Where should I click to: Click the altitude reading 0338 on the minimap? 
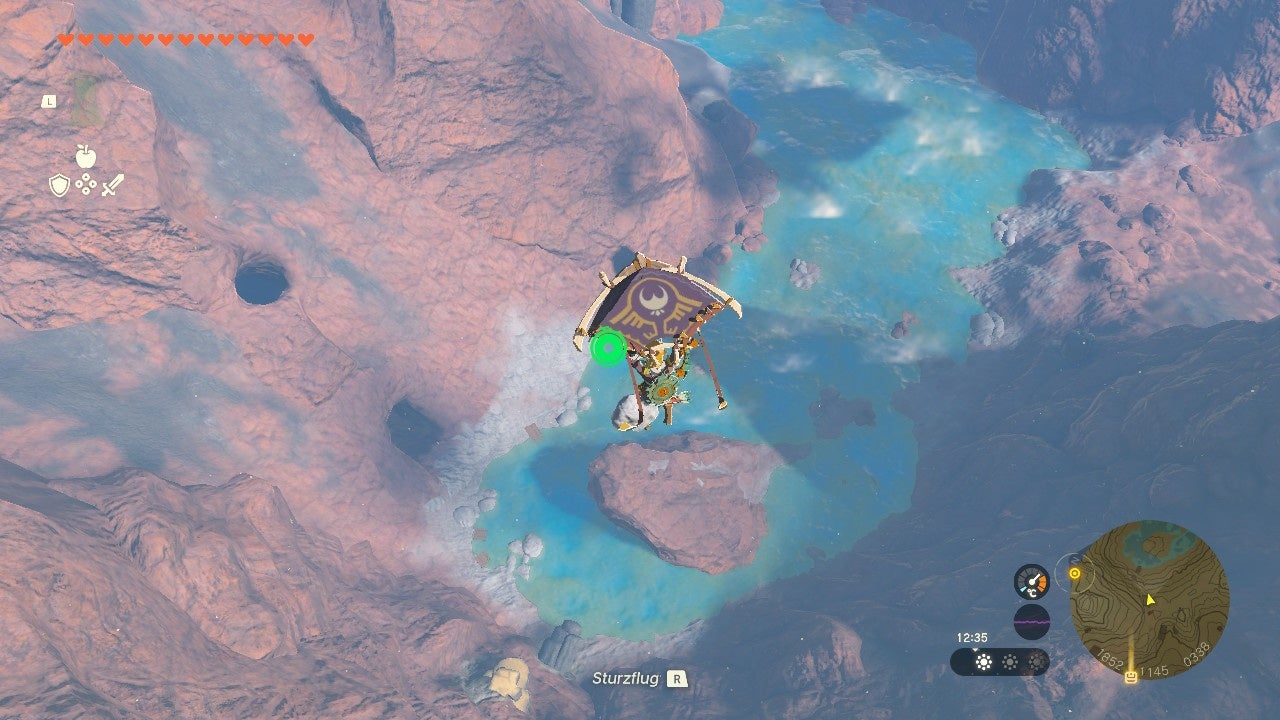click(1198, 656)
